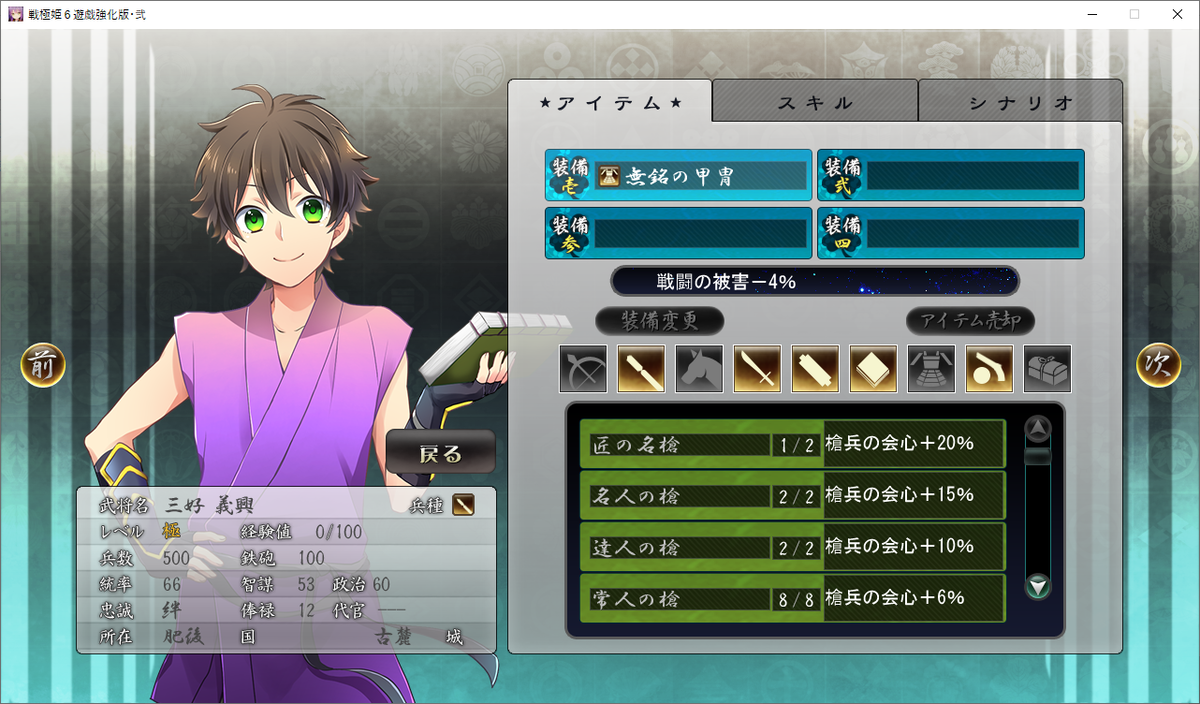Filter items by the treasure chest icon
The width and height of the screenshot is (1200, 704).
coord(1048,368)
